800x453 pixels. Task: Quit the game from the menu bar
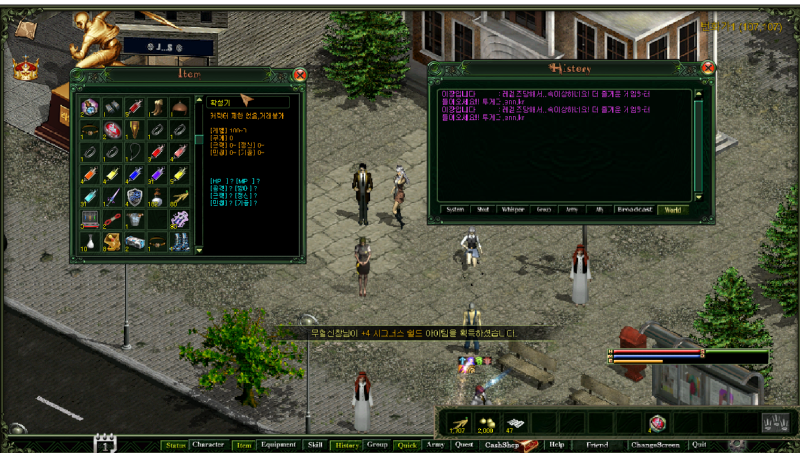699,444
